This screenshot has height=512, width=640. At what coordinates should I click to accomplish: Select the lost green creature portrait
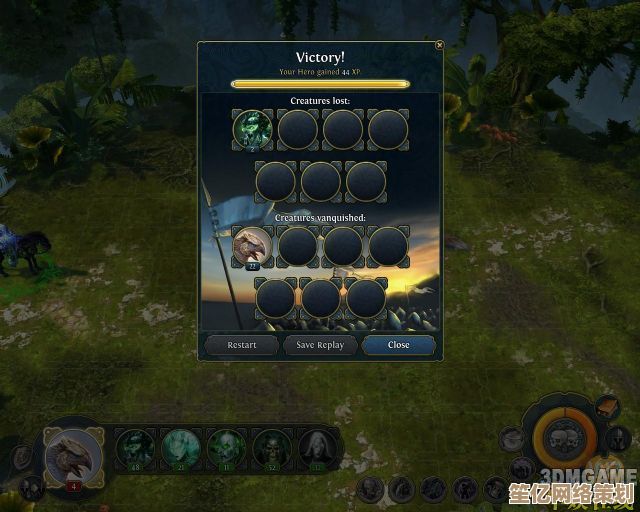point(253,129)
